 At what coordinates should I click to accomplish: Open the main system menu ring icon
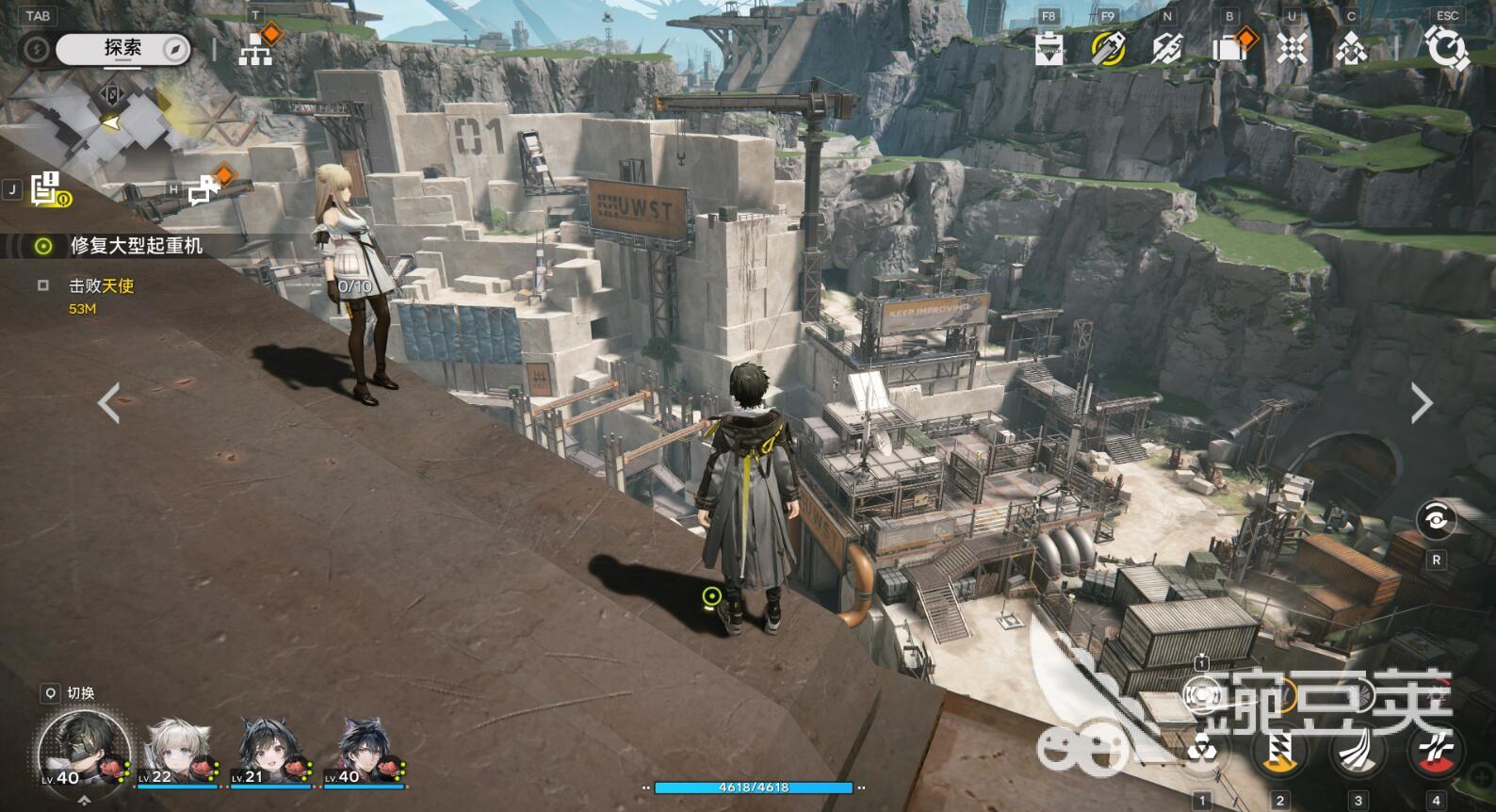click(1446, 47)
